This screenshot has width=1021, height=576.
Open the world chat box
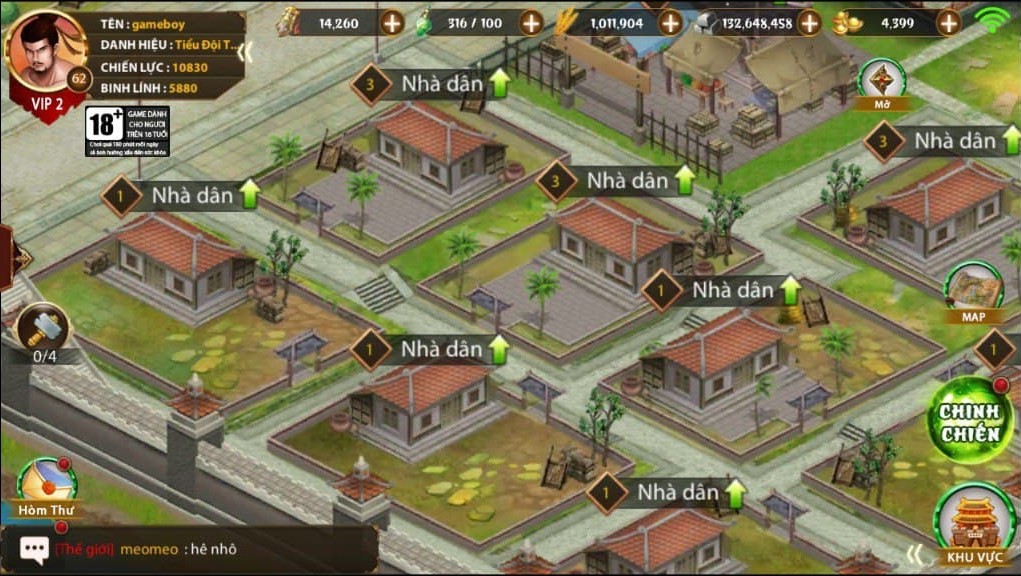click(190, 549)
